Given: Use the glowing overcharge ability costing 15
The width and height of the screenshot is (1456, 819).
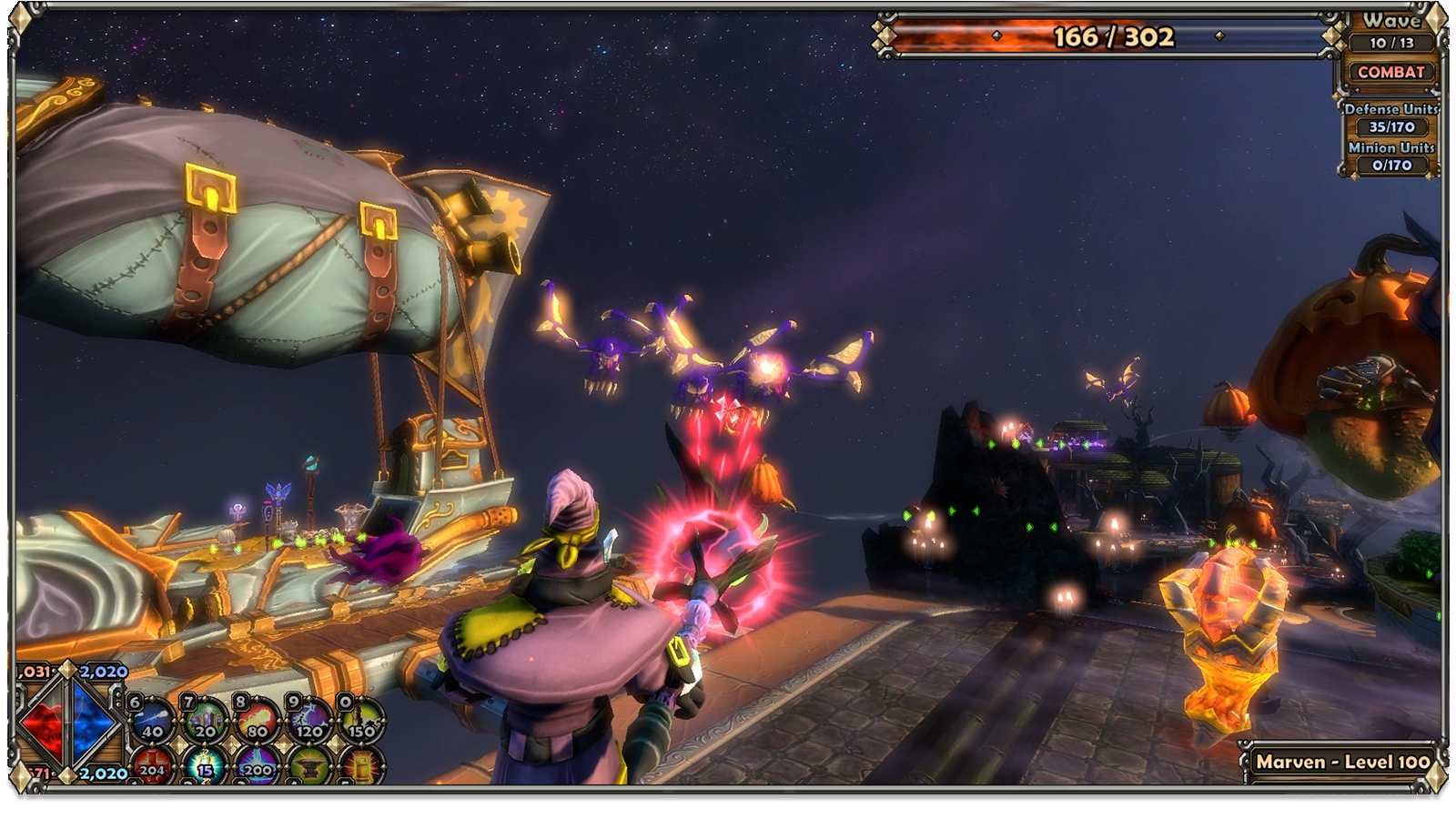Looking at the screenshot, I should 205,766.
